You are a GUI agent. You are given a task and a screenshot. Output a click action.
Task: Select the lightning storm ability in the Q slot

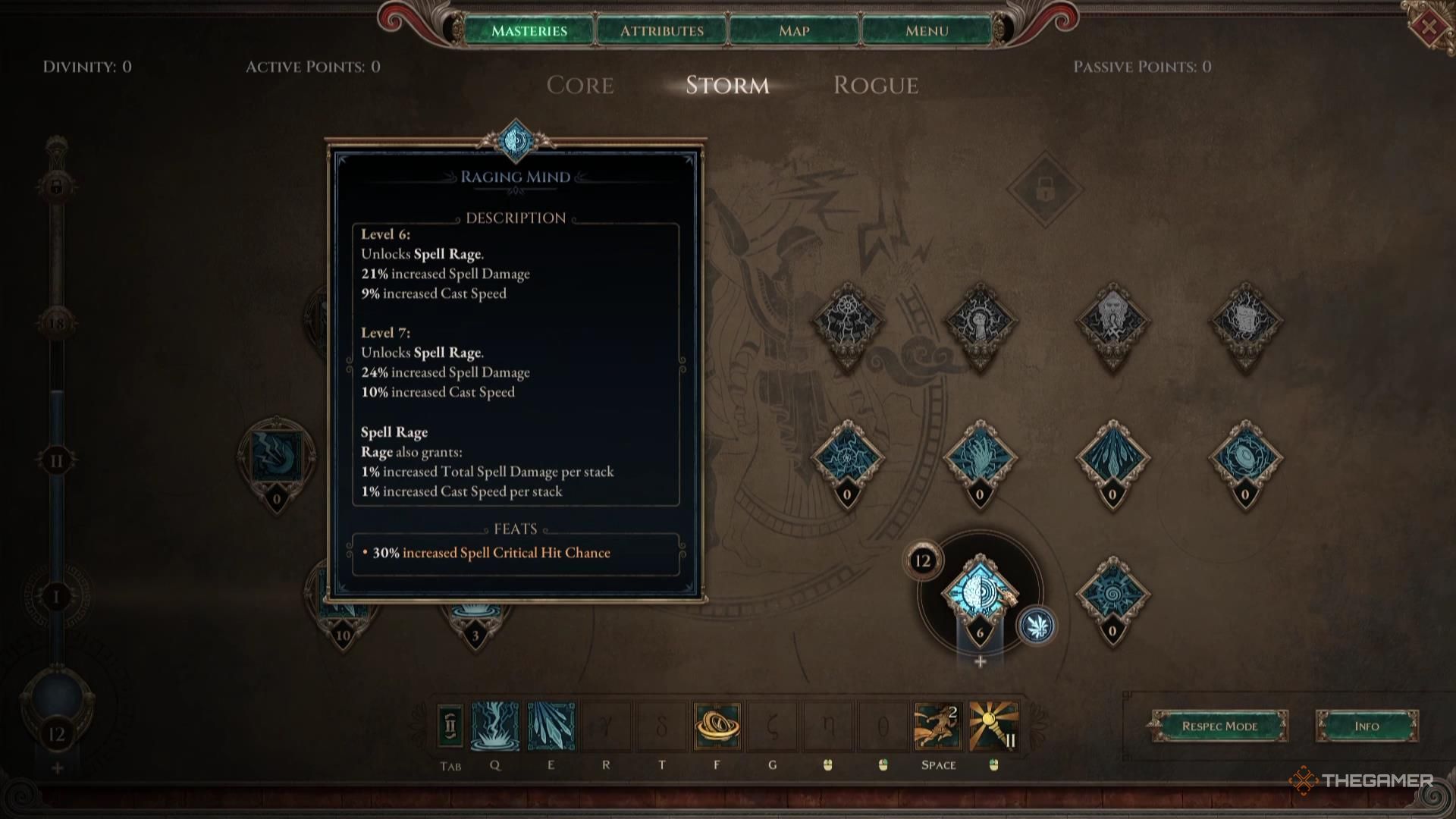pyautogui.click(x=497, y=726)
